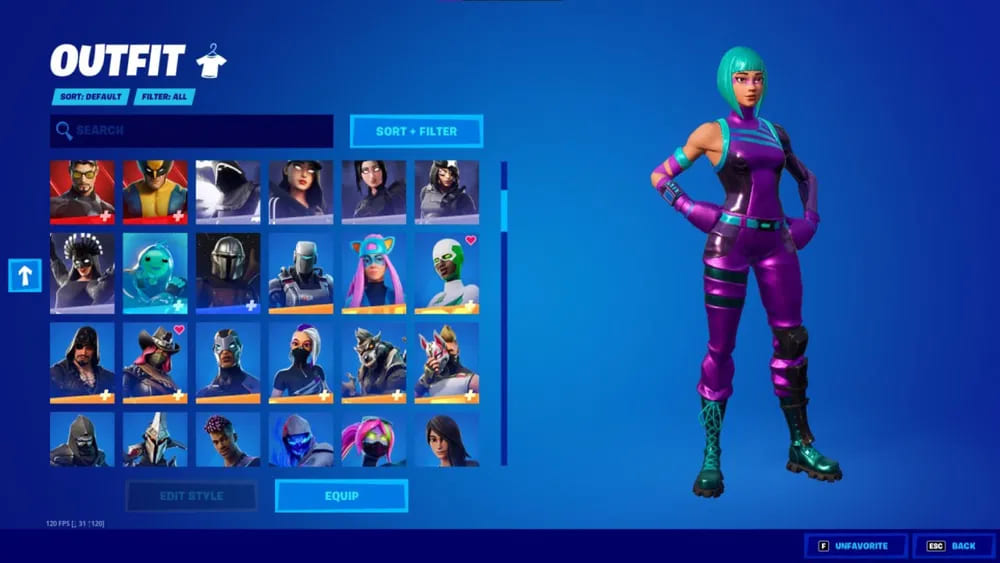Click the Sort: Default tag

click(x=91, y=97)
